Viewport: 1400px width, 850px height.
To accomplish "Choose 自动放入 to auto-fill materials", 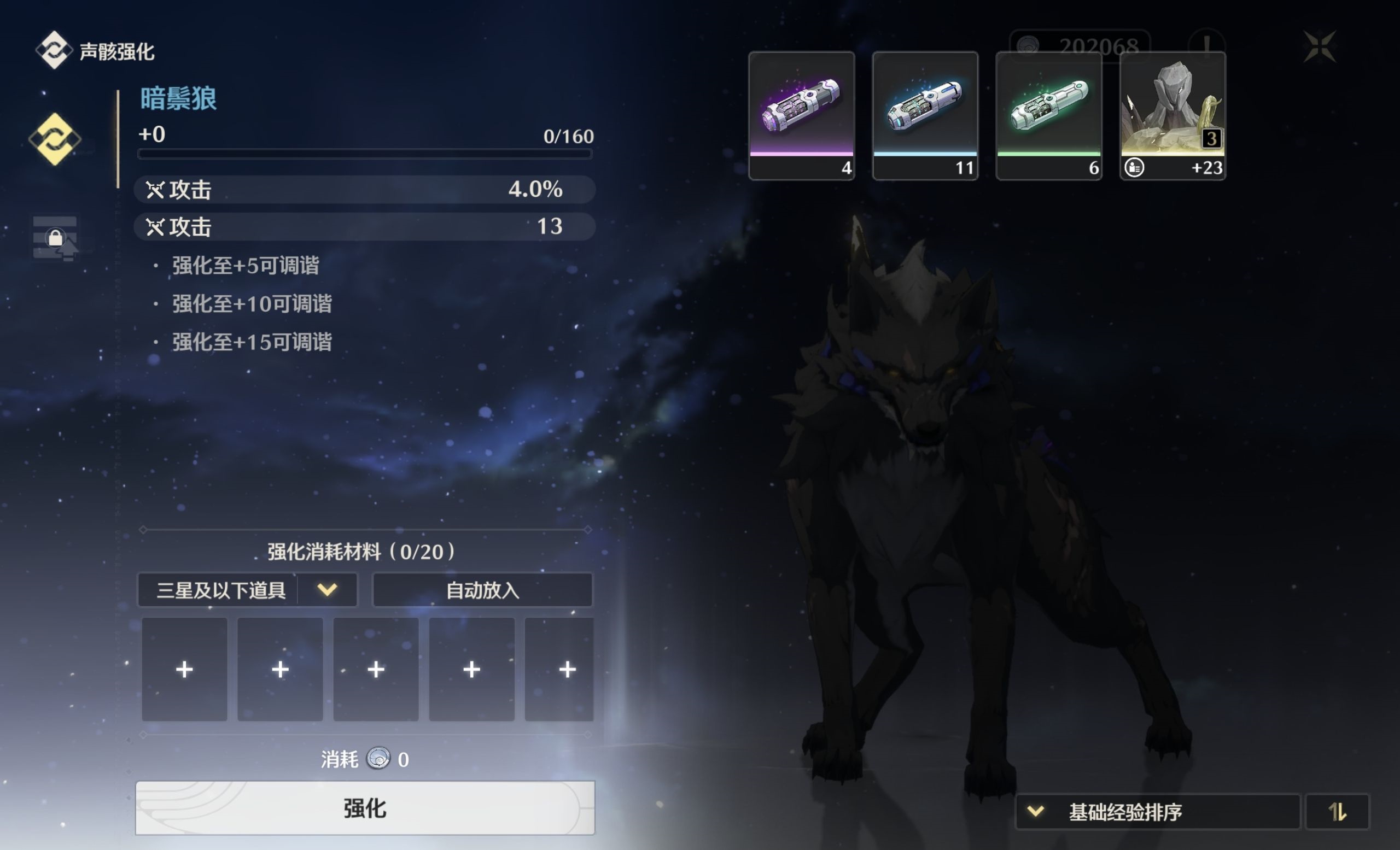I will coord(482,590).
